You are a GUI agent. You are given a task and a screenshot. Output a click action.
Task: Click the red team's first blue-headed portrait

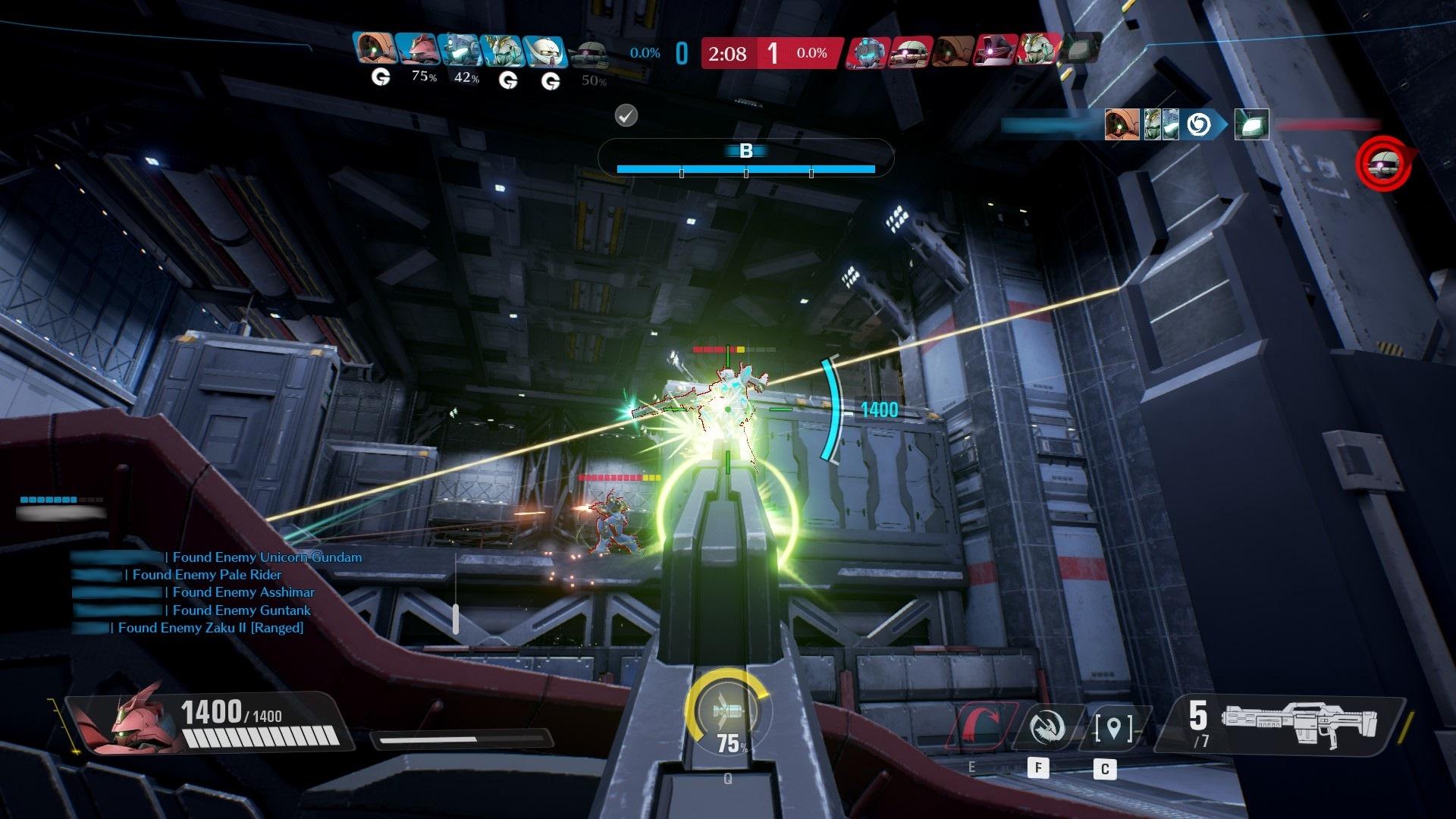point(868,52)
